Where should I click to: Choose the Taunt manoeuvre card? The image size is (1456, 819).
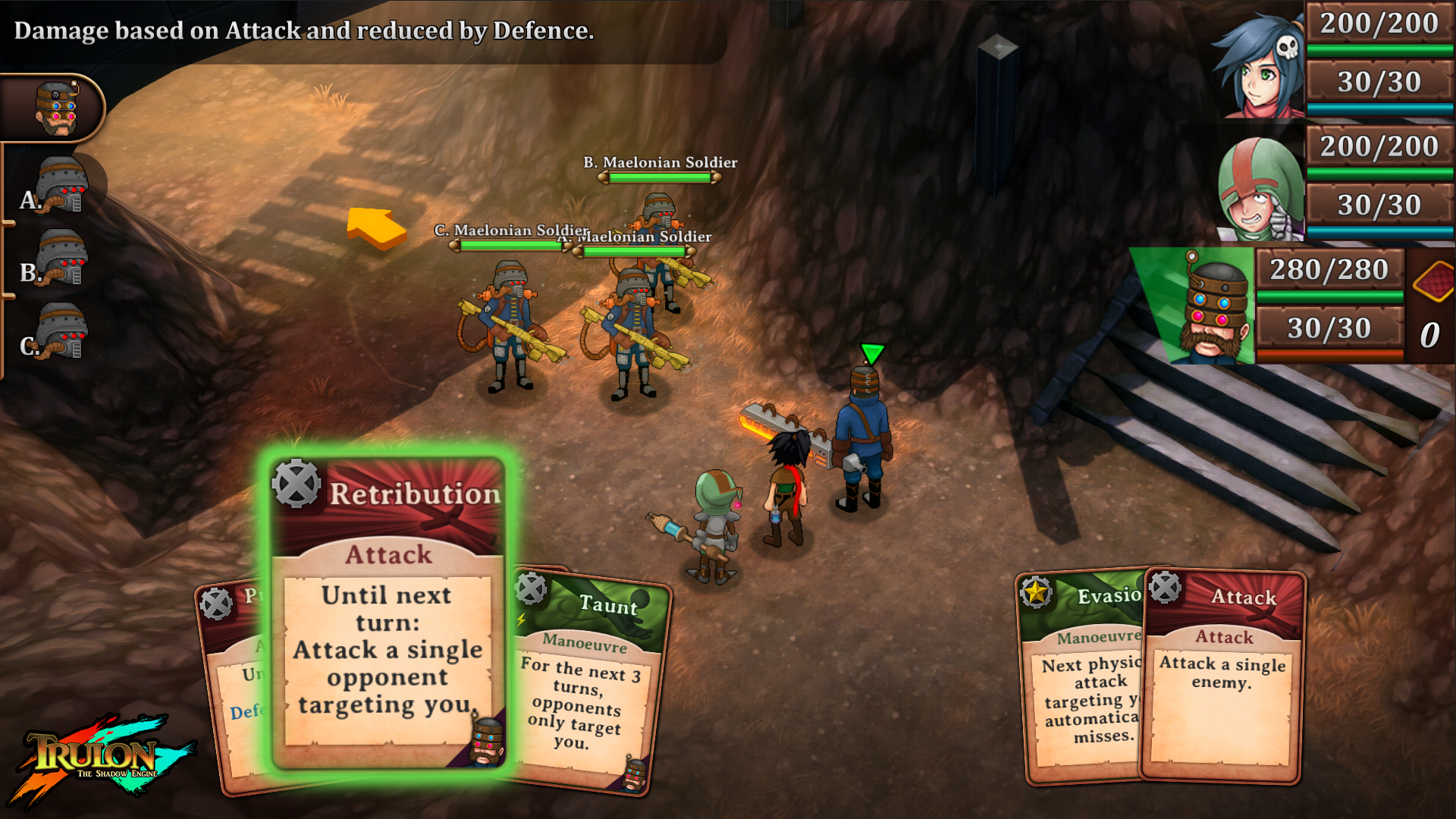[588, 682]
